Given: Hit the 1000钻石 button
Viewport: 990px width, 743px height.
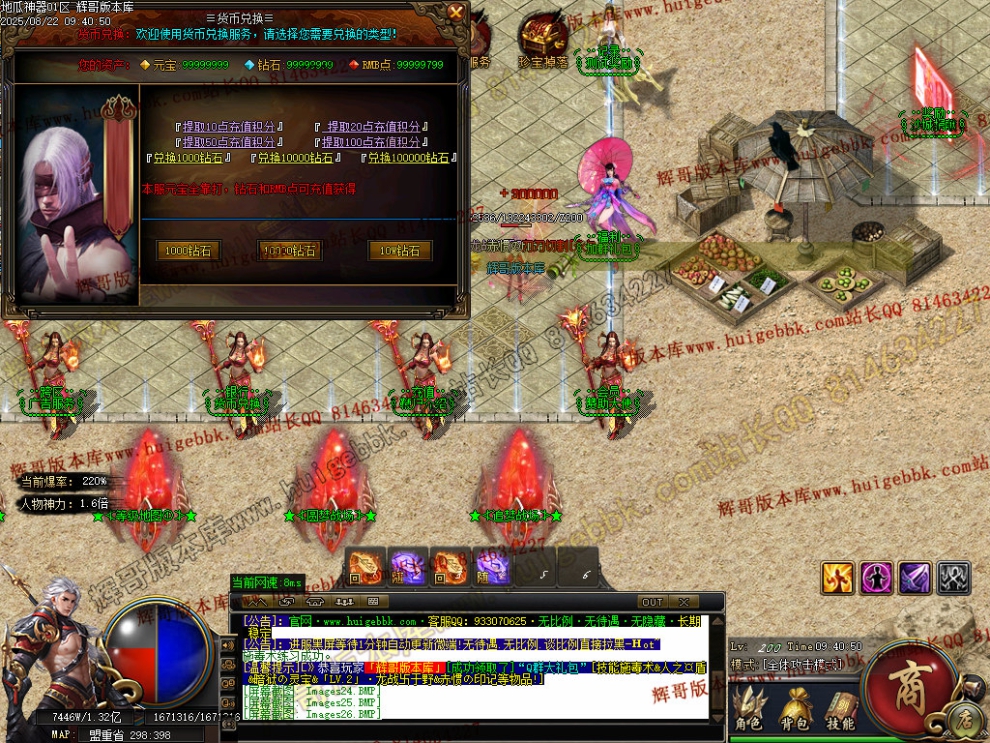Looking at the screenshot, I should (189, 251).
